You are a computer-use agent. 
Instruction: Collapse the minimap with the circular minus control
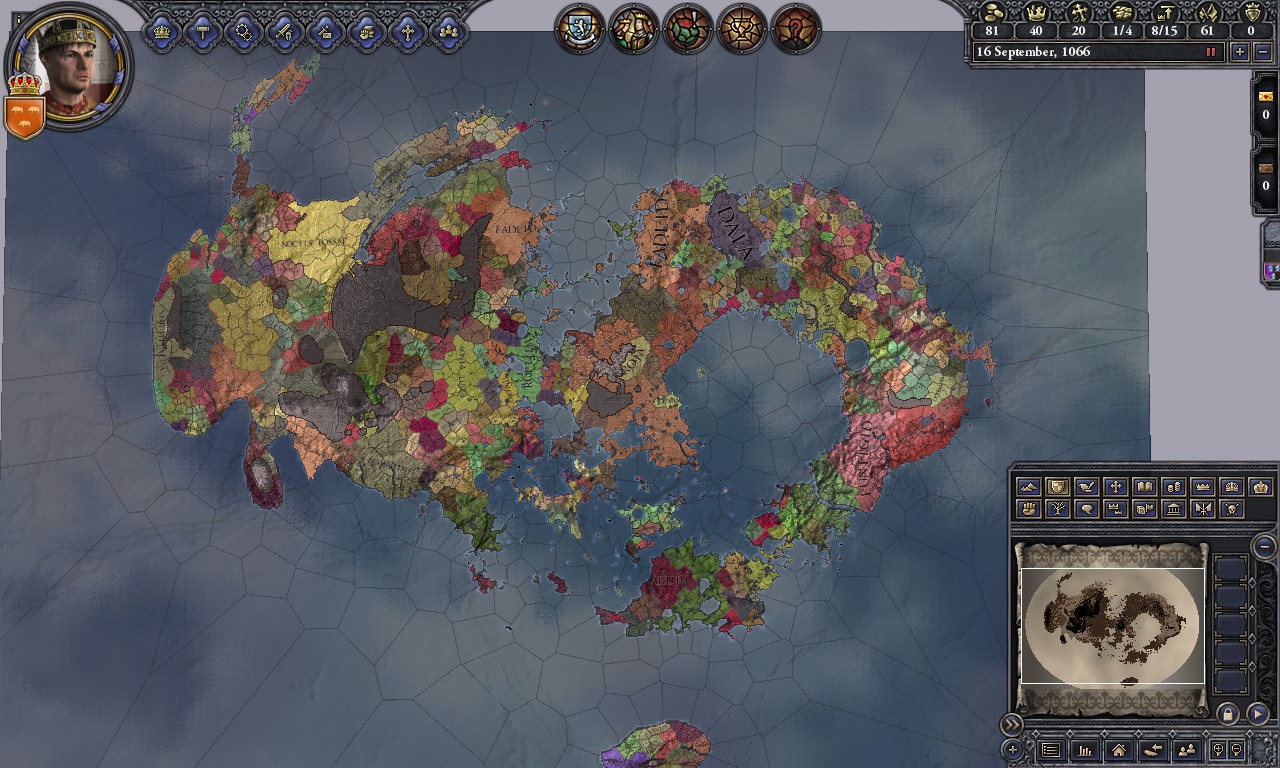click(x=1263, y=544)
